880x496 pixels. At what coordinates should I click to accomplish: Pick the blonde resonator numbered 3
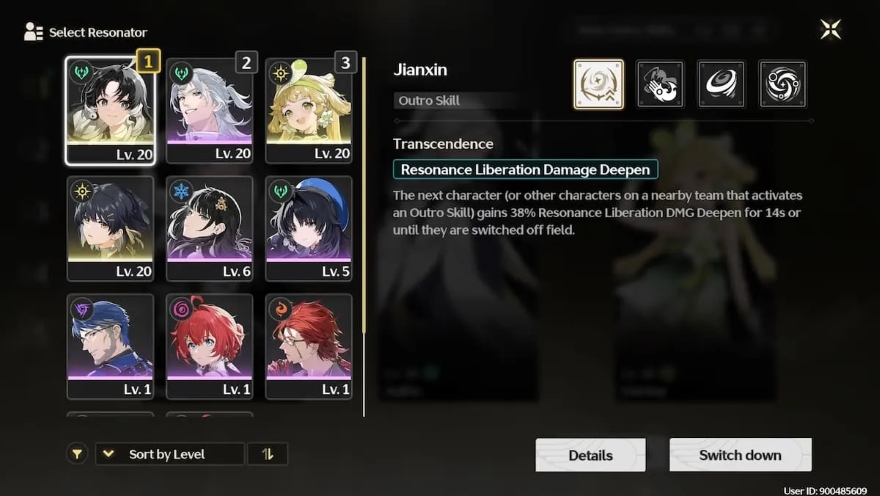click(309, 110)
